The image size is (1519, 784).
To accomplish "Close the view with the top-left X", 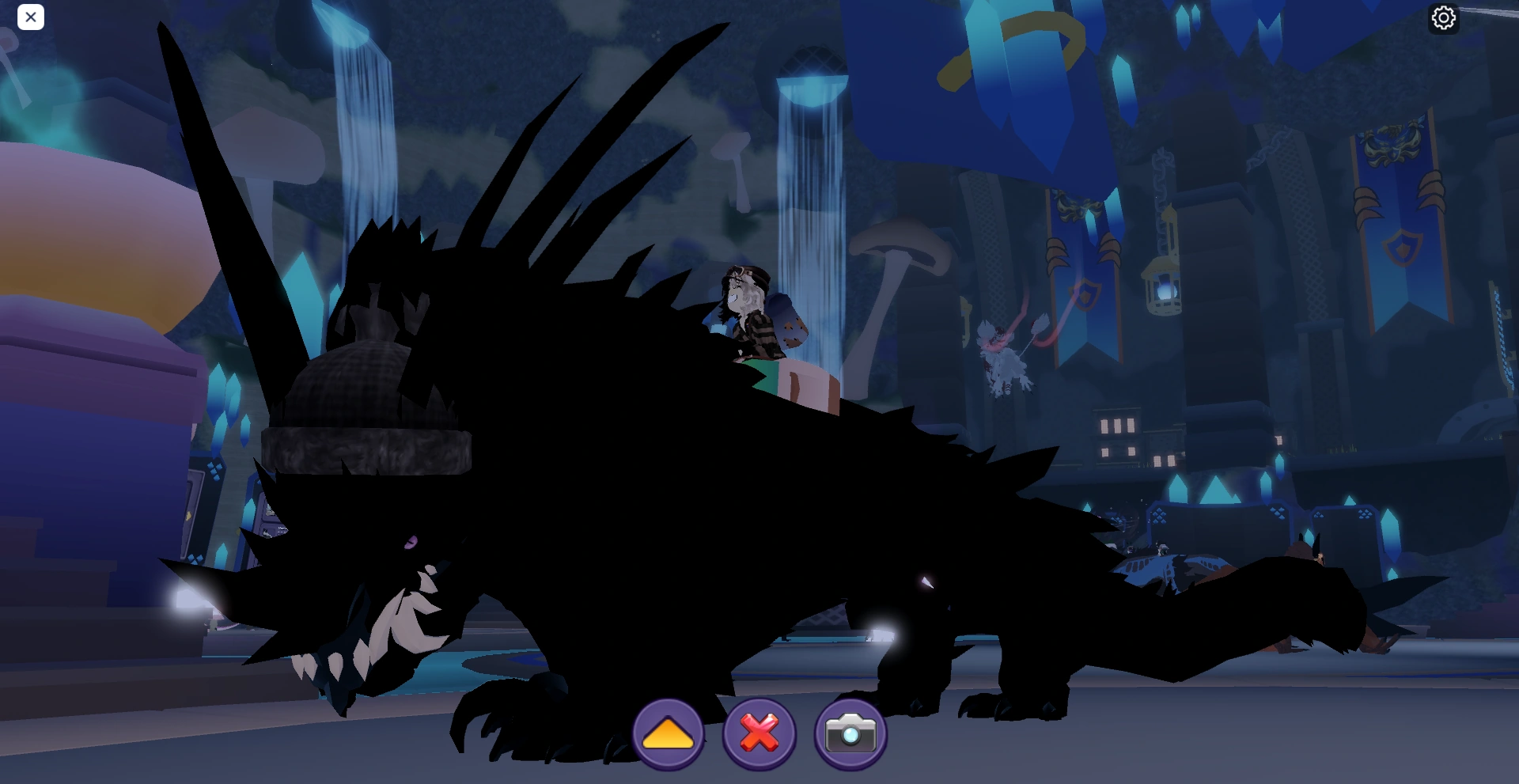I will click(x=31, y=17).
